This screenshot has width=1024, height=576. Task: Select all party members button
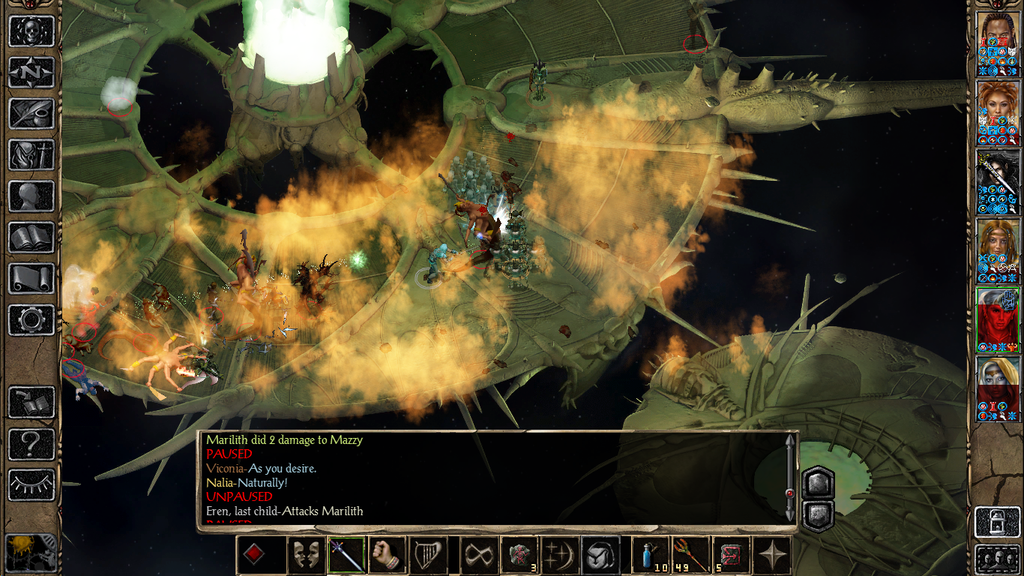pyautogui.click(x=997, y=558)
